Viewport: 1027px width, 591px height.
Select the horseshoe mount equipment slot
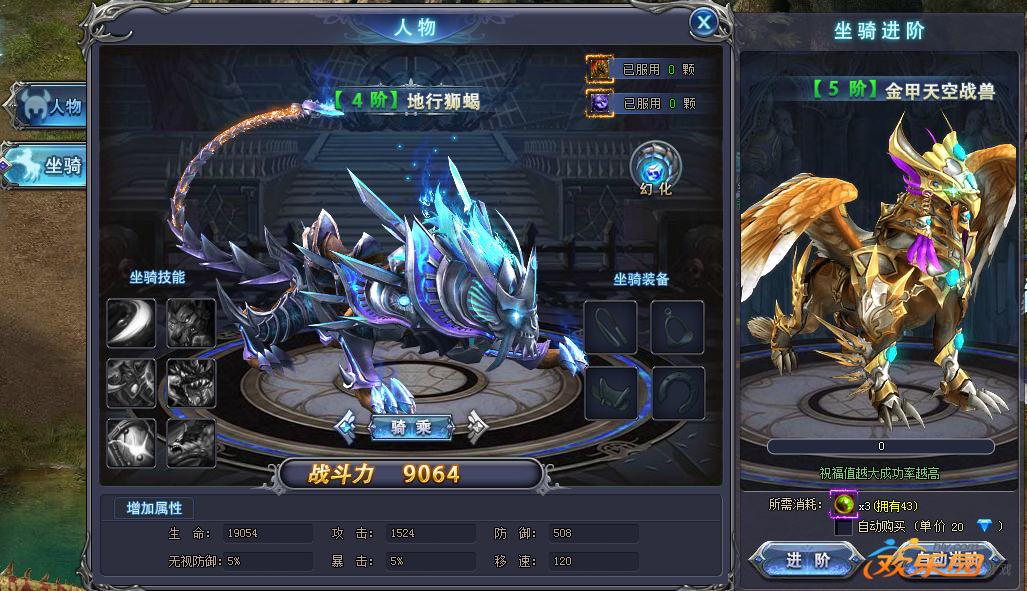678,393
